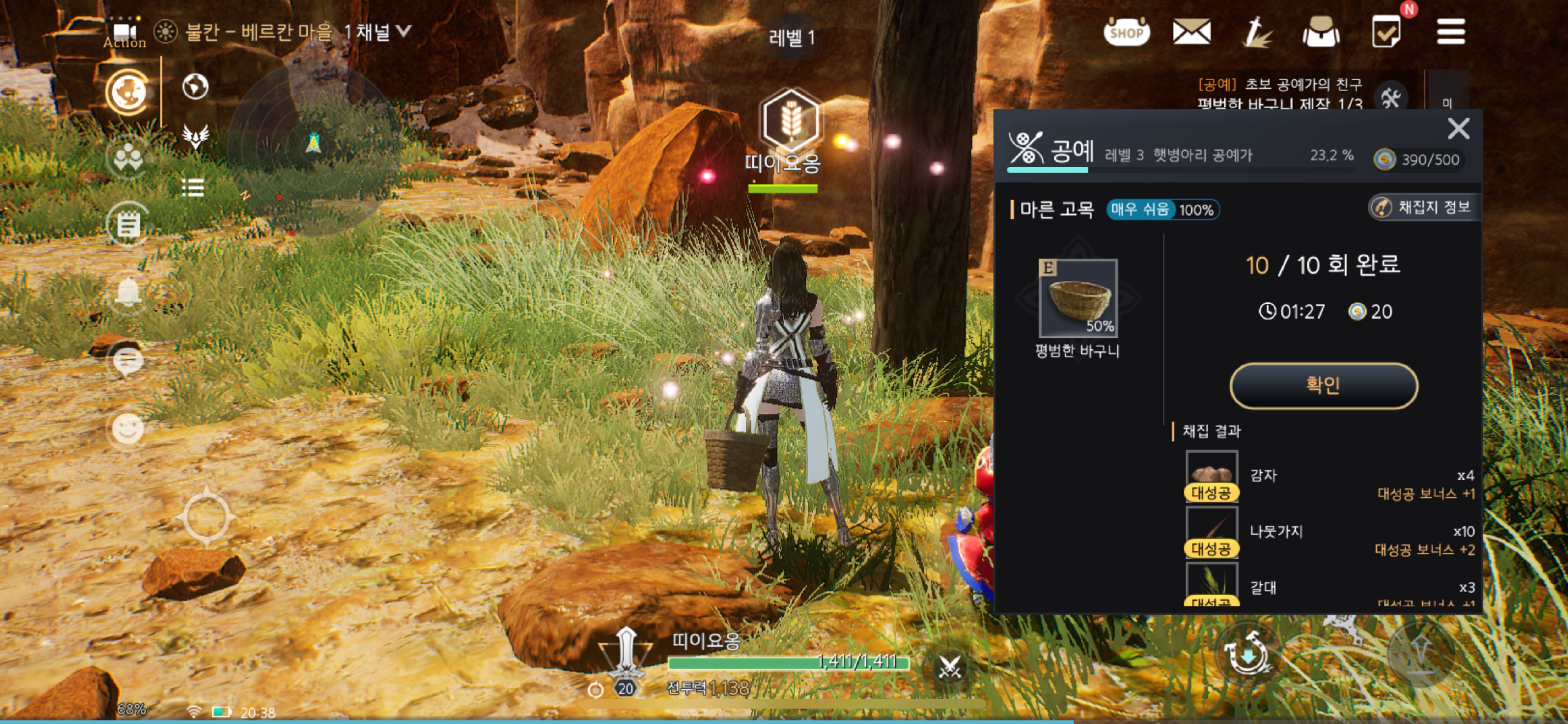Open the world map globe icon

pos(195,86)
